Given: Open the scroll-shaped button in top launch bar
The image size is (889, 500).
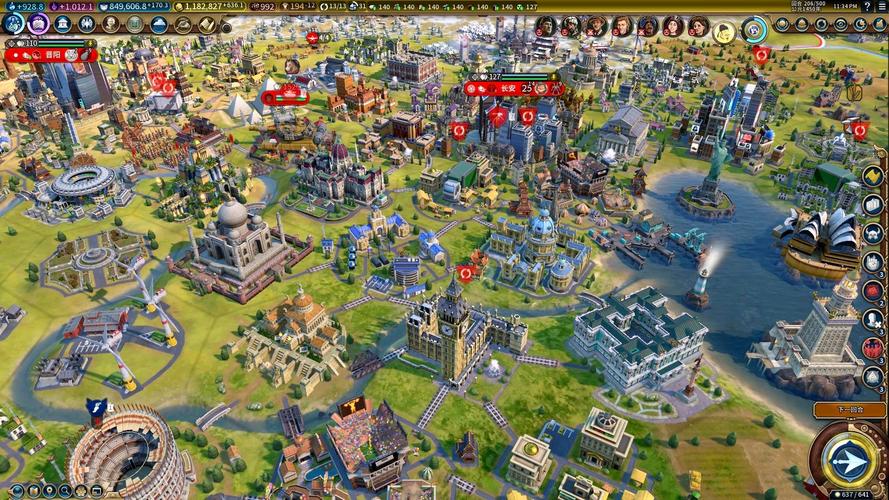Looking at the screenshot, I should (x=207, y=24).
